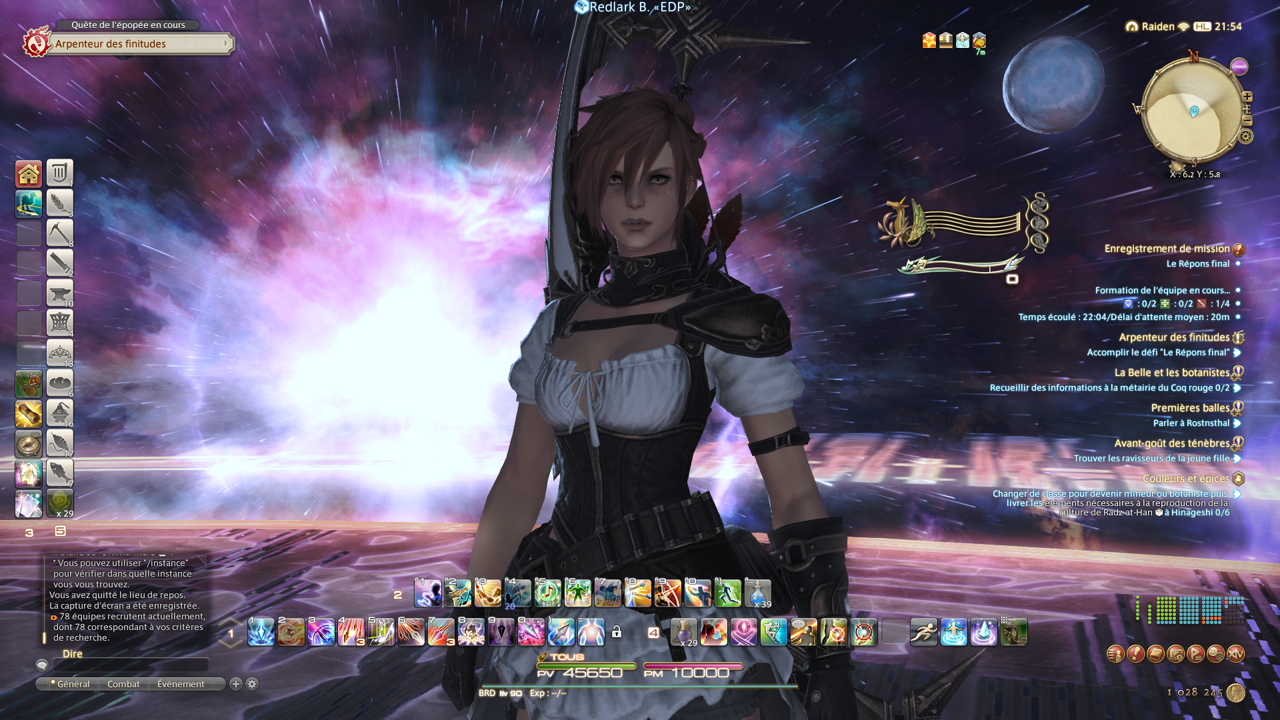Open the Premières balles quest entry
Screen dimensions: 1280x720
coord(1190,408)
